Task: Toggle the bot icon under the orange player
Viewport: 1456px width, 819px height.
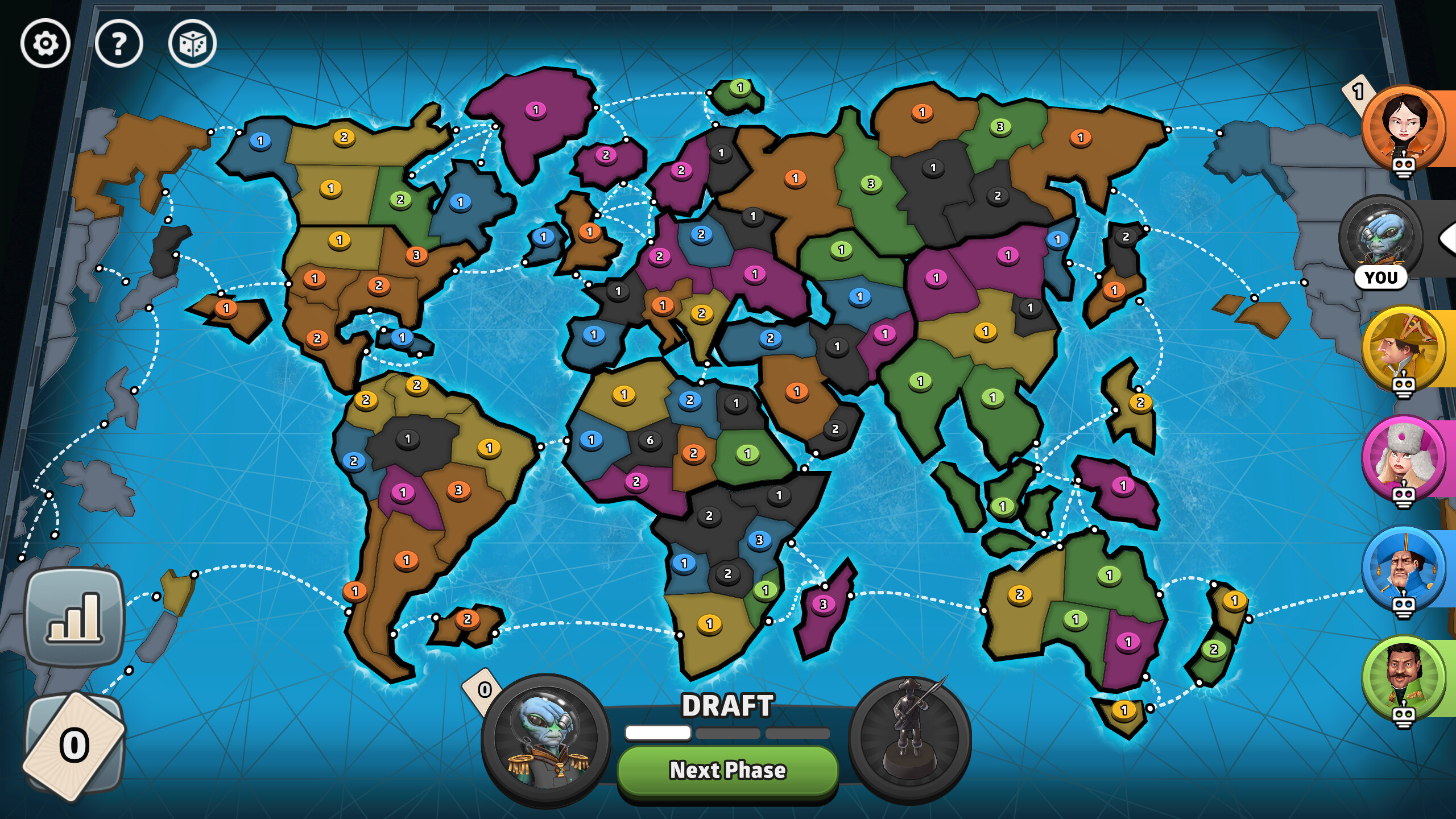Action: 1403,167
